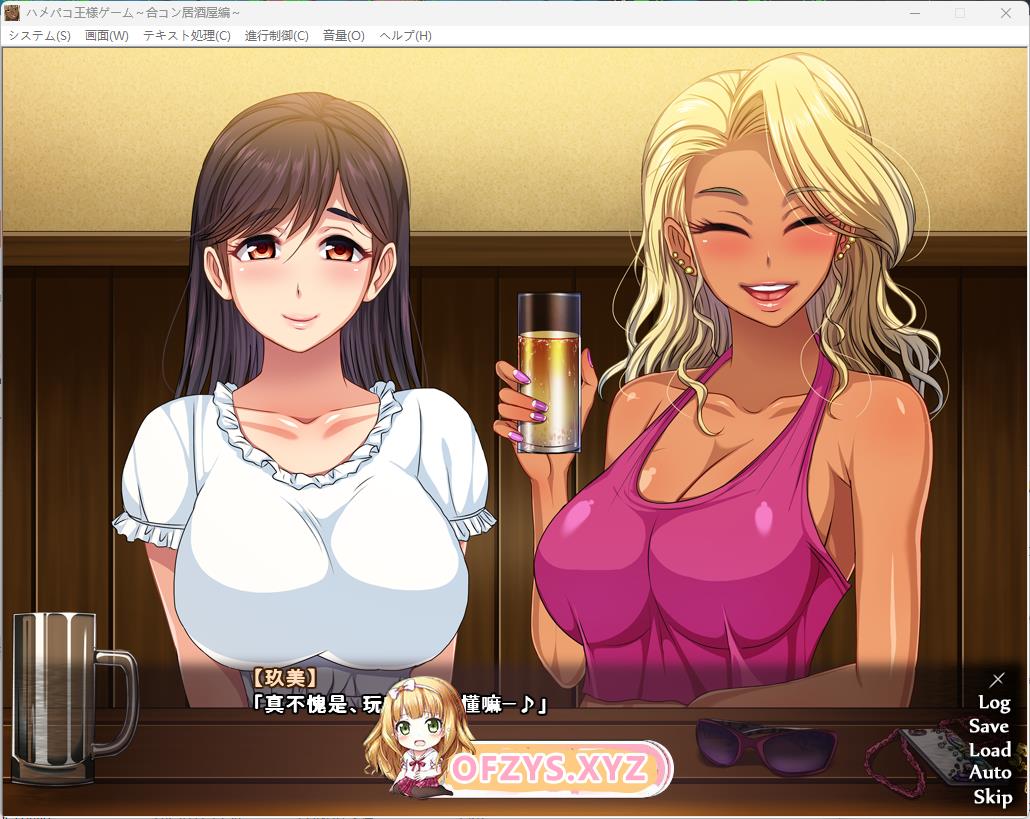The height and width of the screenshot is (819, 1030).
Task: Open the システム(S) menu
Action: pyautogui.click(x=39, y=36)
